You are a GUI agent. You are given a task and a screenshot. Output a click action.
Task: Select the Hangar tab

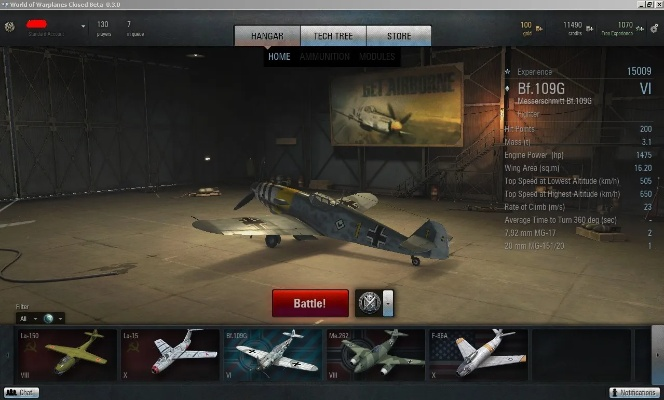pos(267,36)
